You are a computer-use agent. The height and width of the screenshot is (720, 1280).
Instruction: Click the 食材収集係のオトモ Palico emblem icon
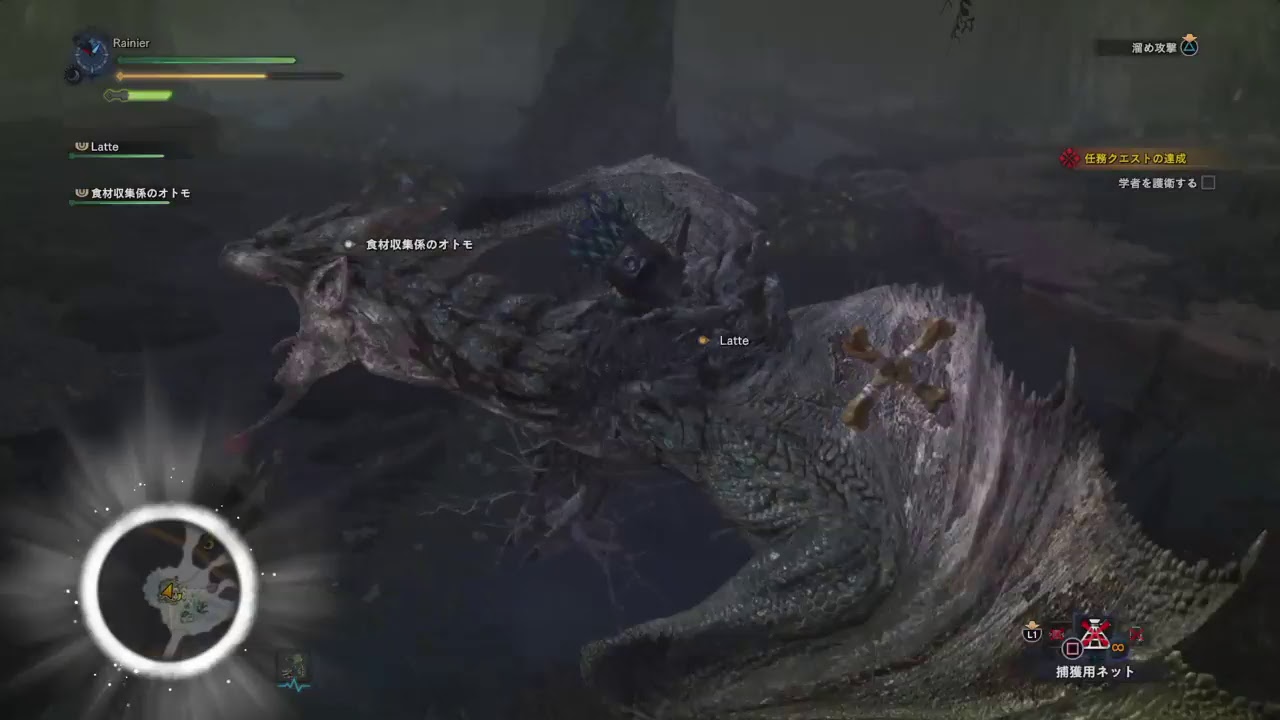click(x=81, y=191)
